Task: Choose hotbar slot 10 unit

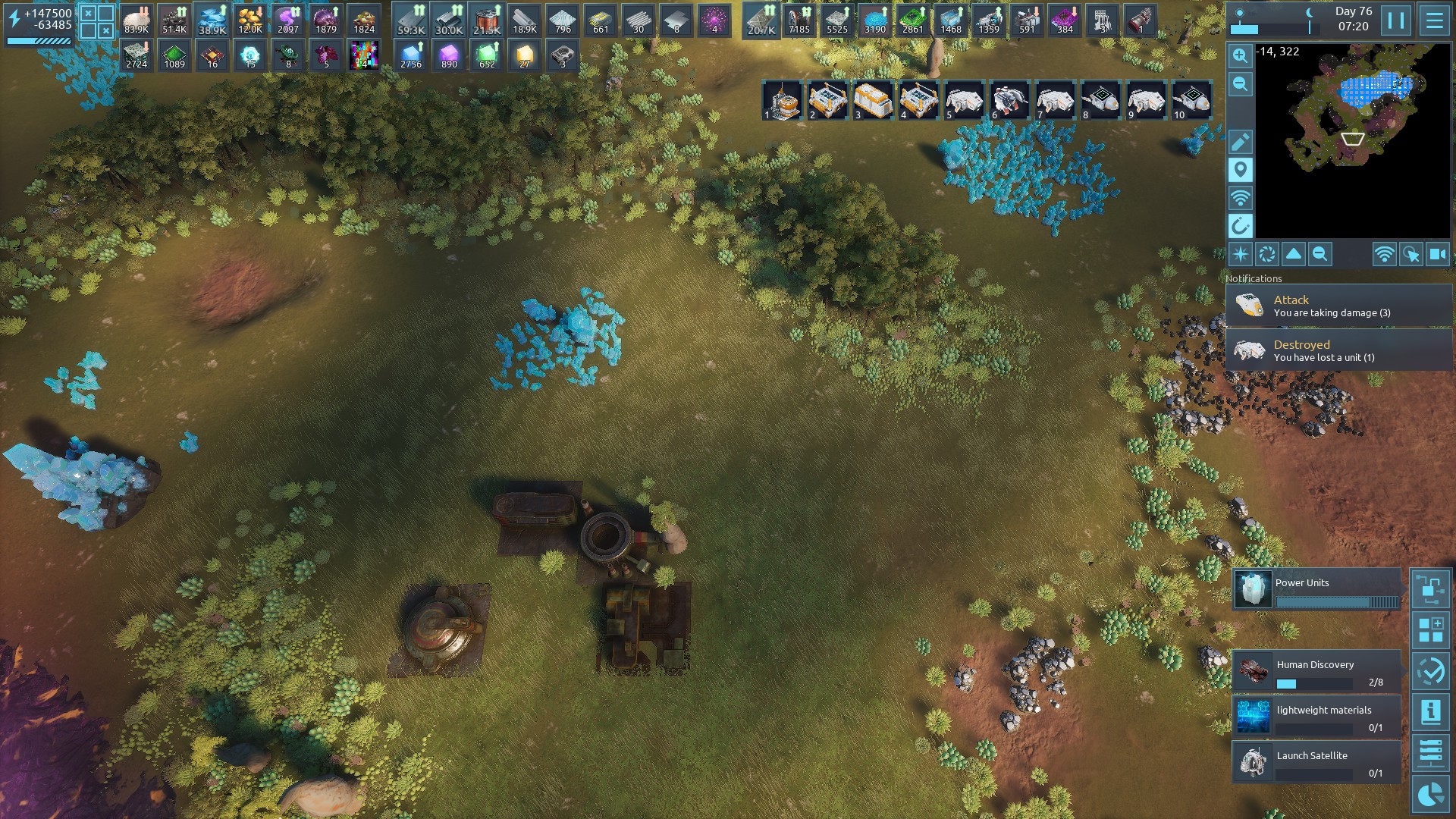Action: [x=1191, y=101]
